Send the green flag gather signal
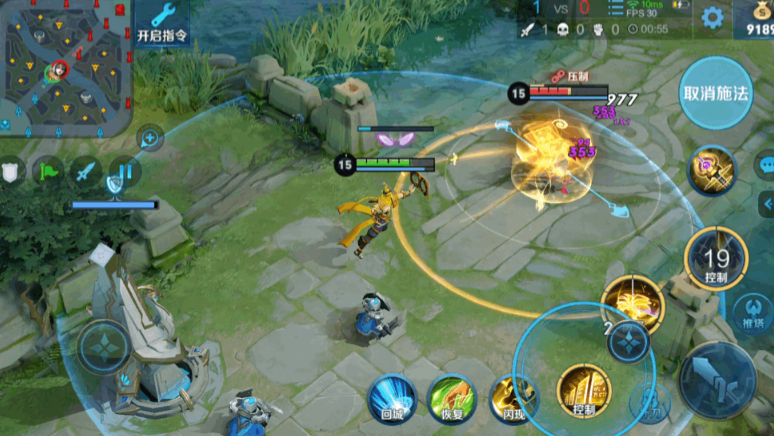The image size is (774, 436). coord(47,171)
